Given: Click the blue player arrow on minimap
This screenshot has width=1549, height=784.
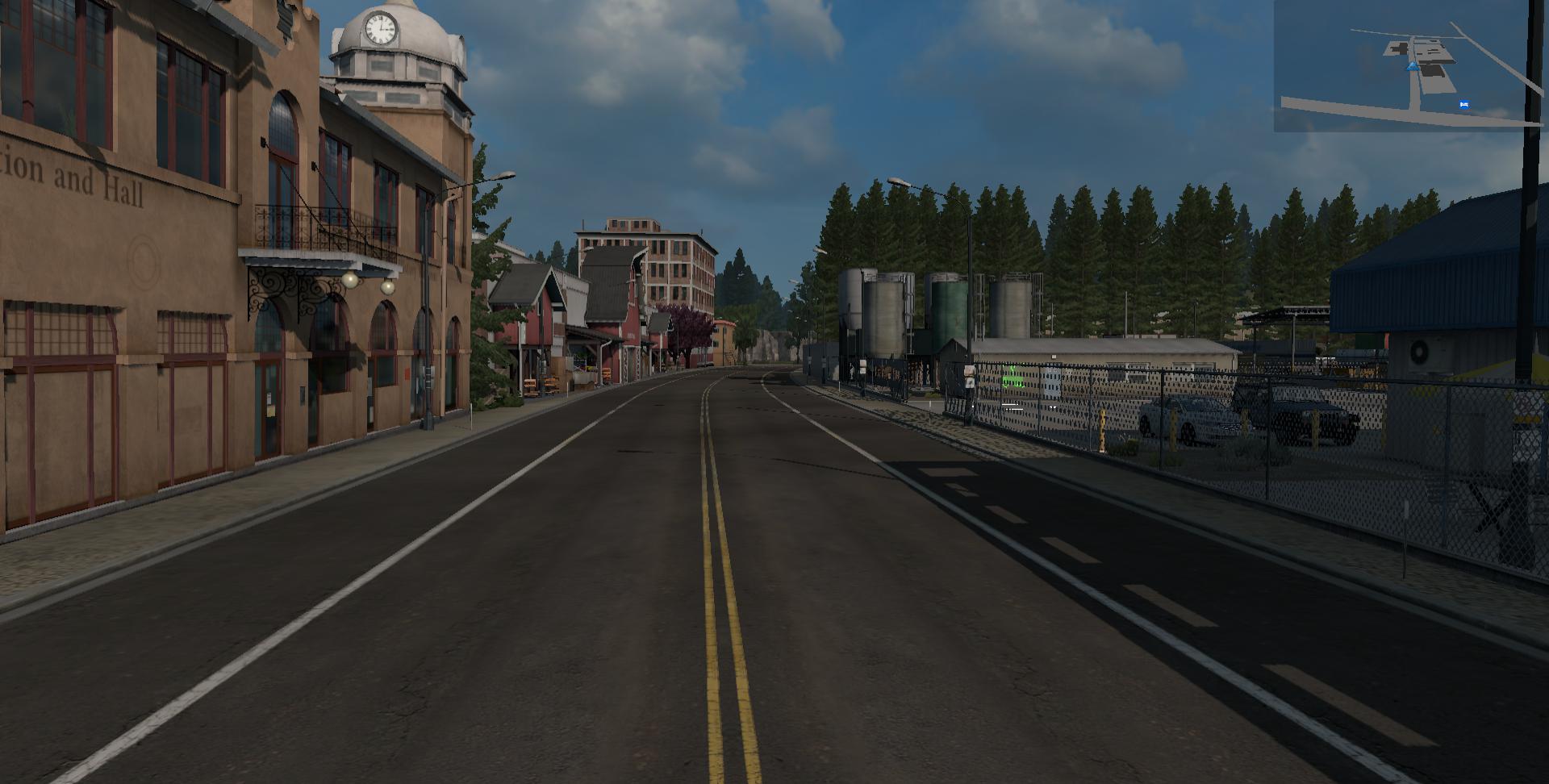Looking at the screenshot, I should (x=1413, y=67).
